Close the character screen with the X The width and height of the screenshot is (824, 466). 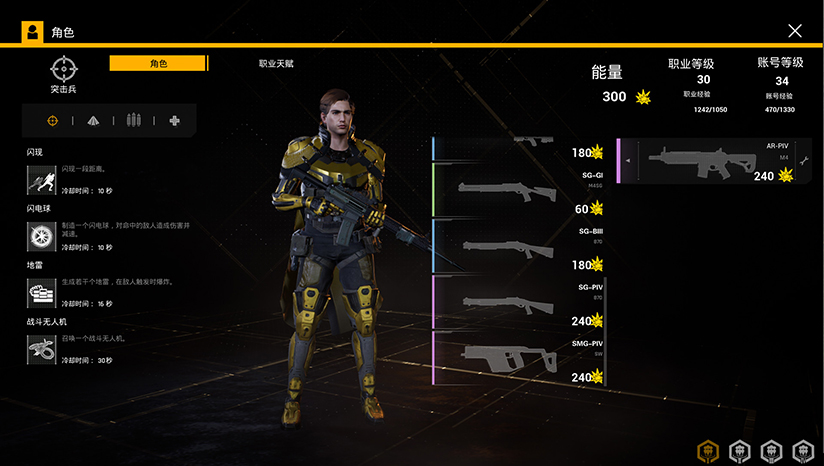tap(795, 31)
